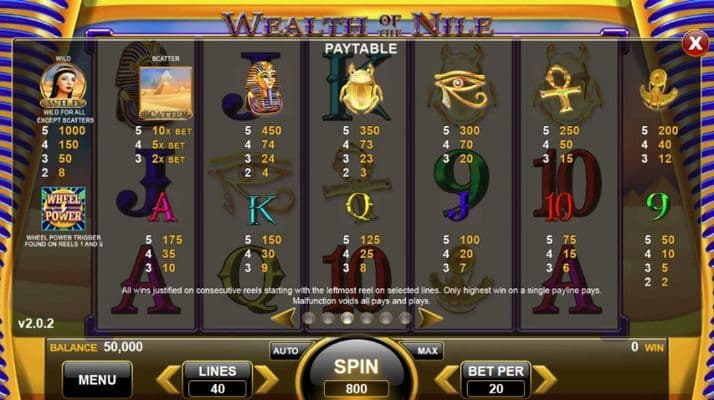Raise the bet per line
The image size is (714, 400).
click(x=544, y=379)
